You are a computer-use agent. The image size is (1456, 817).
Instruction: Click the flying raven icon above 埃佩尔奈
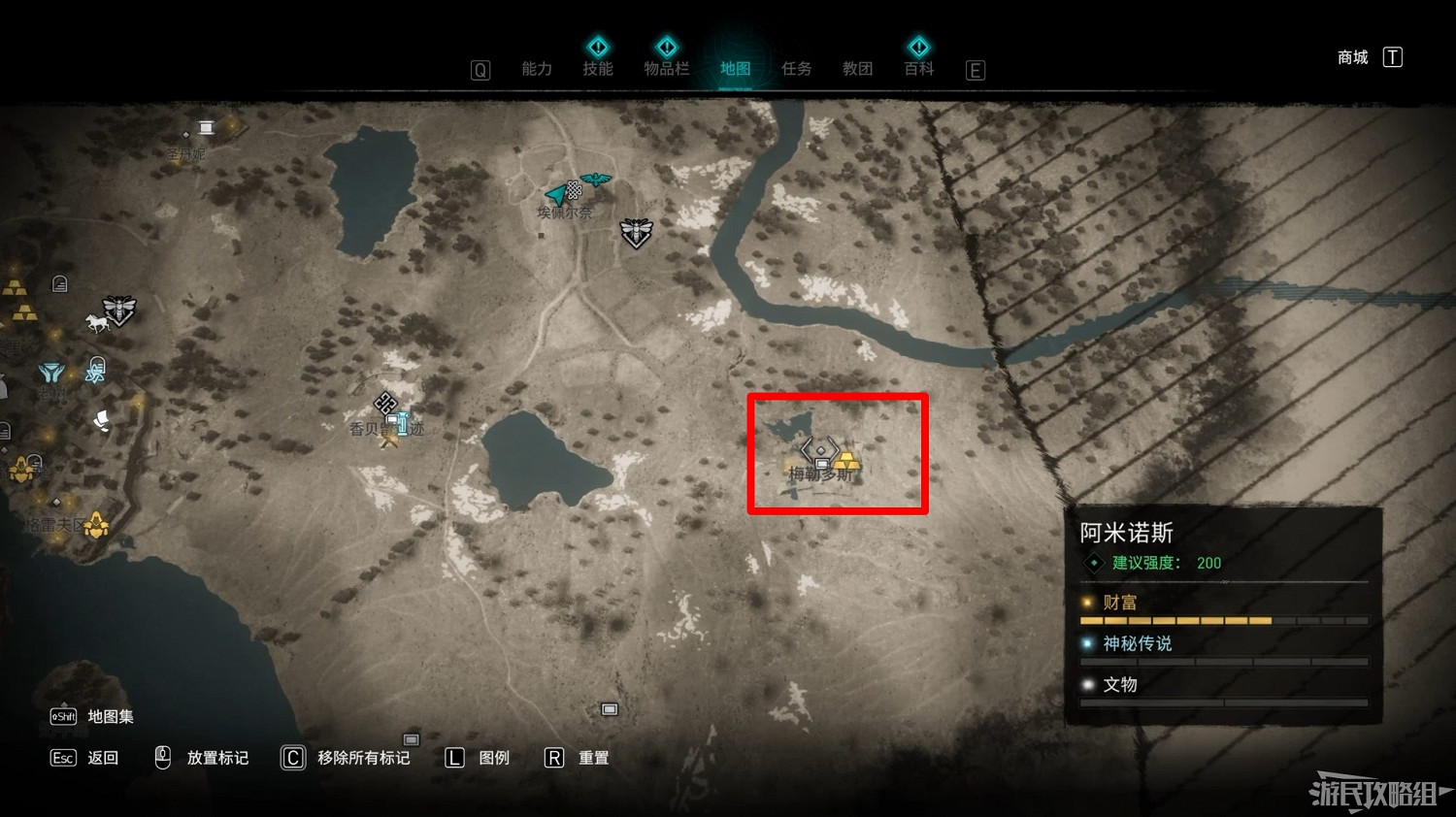coord(594,180)
